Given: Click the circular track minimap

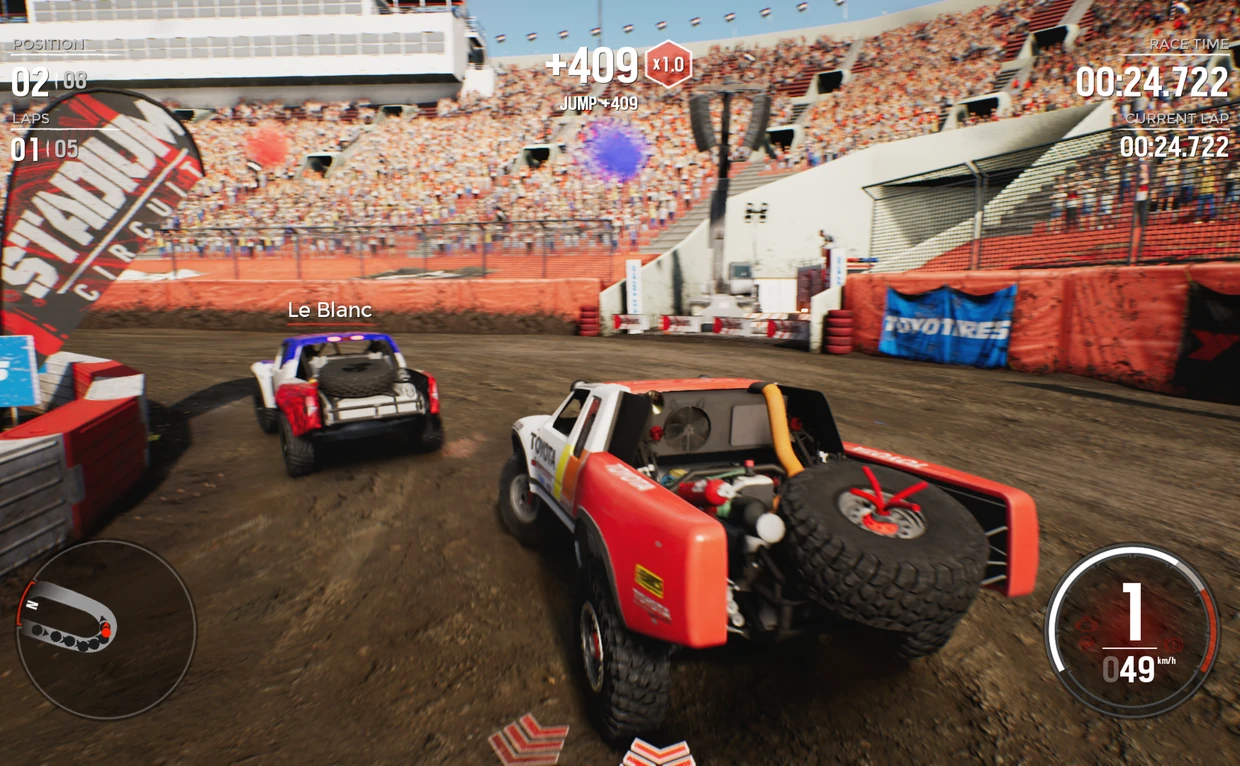Looking at the screenshot, I should click(x=105, y=629).
